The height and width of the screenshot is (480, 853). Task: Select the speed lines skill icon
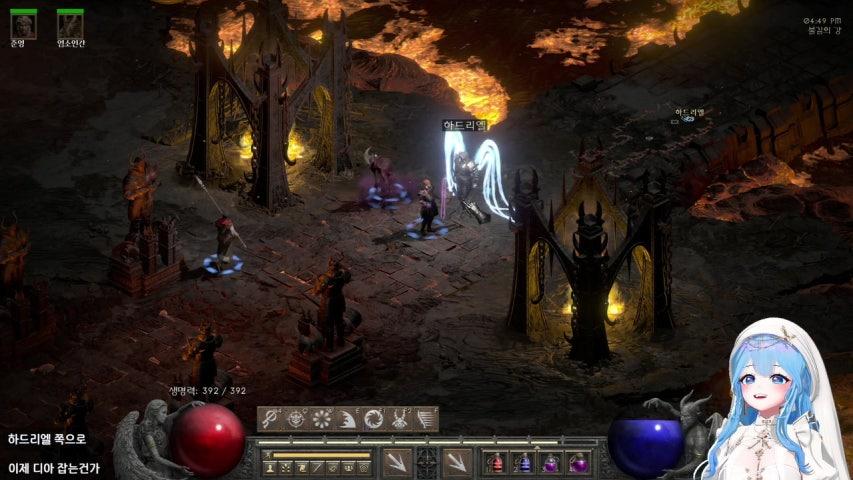pyautogui.click(x=426, y=419)
